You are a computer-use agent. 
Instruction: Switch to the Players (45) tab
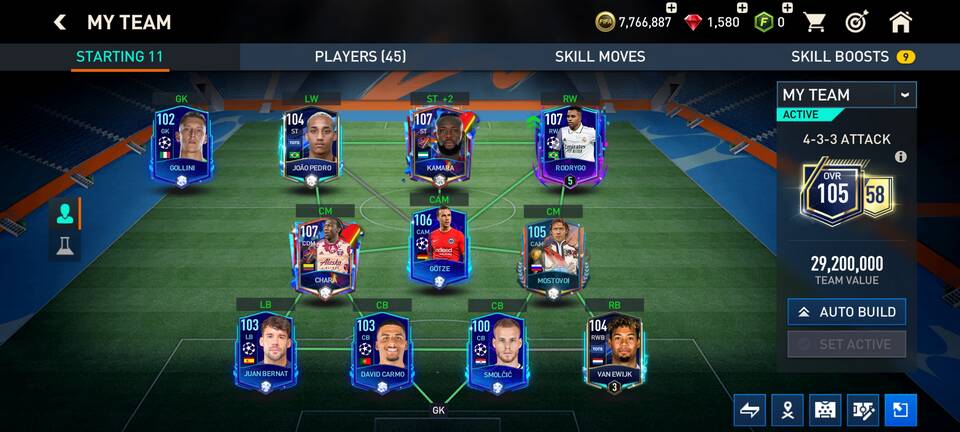tap(360, 57)
